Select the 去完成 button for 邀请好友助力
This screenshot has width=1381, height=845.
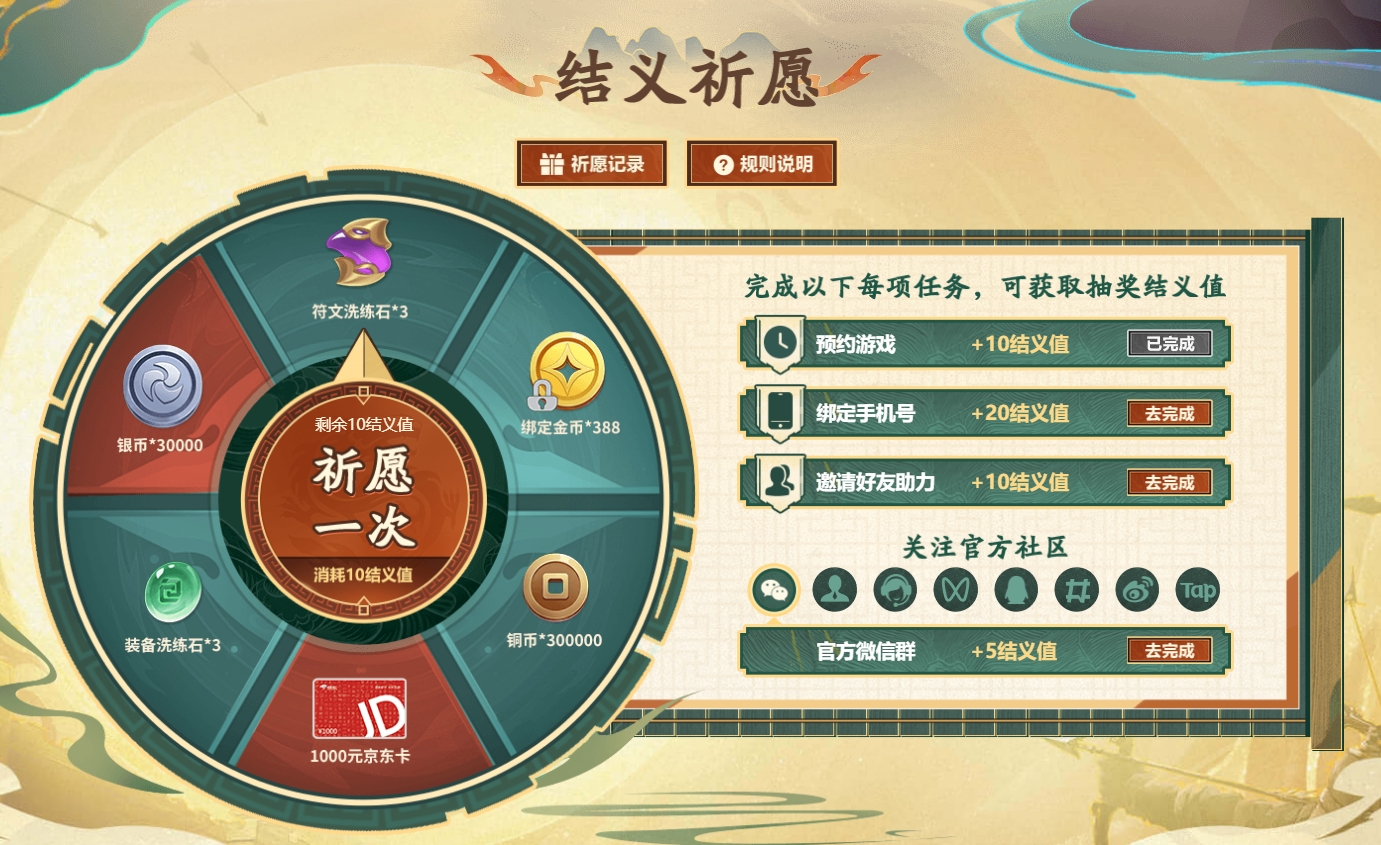click(x=1170, y=482)
